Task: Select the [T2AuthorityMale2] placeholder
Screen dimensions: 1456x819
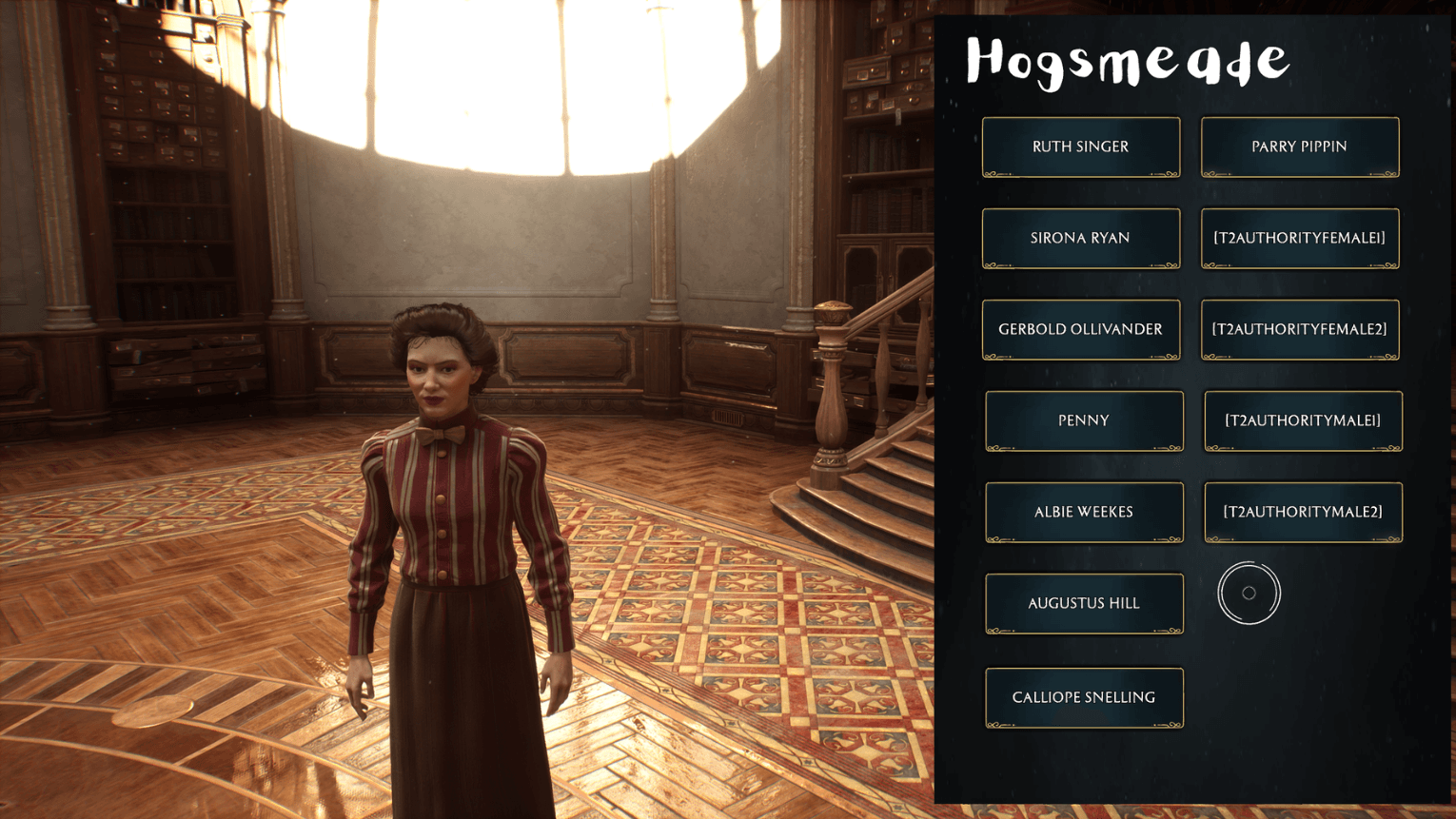Action: pyautogui.click(x=1303, y=512)
